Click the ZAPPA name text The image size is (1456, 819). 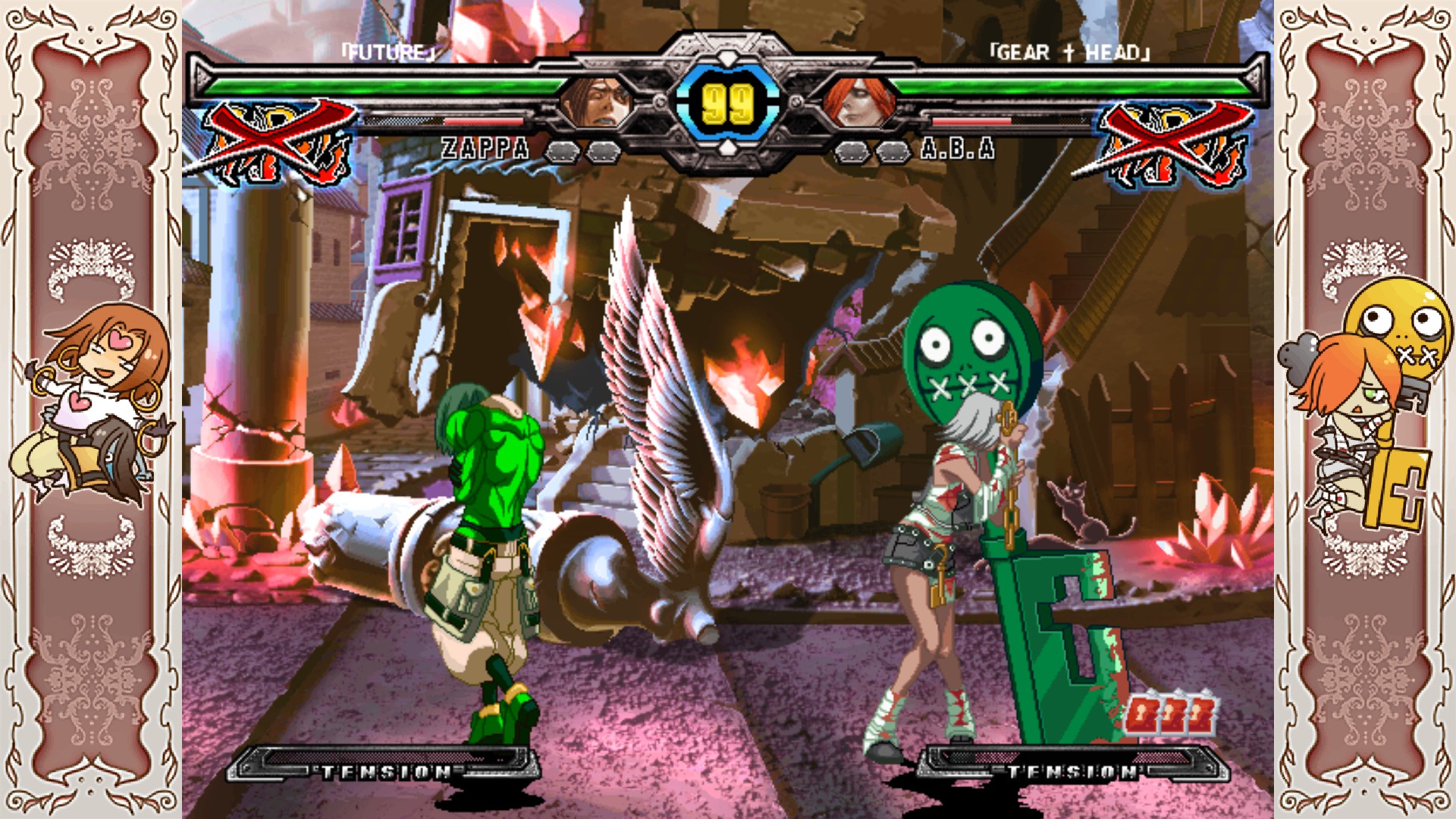pyautogui.click(x=483, y=149)
